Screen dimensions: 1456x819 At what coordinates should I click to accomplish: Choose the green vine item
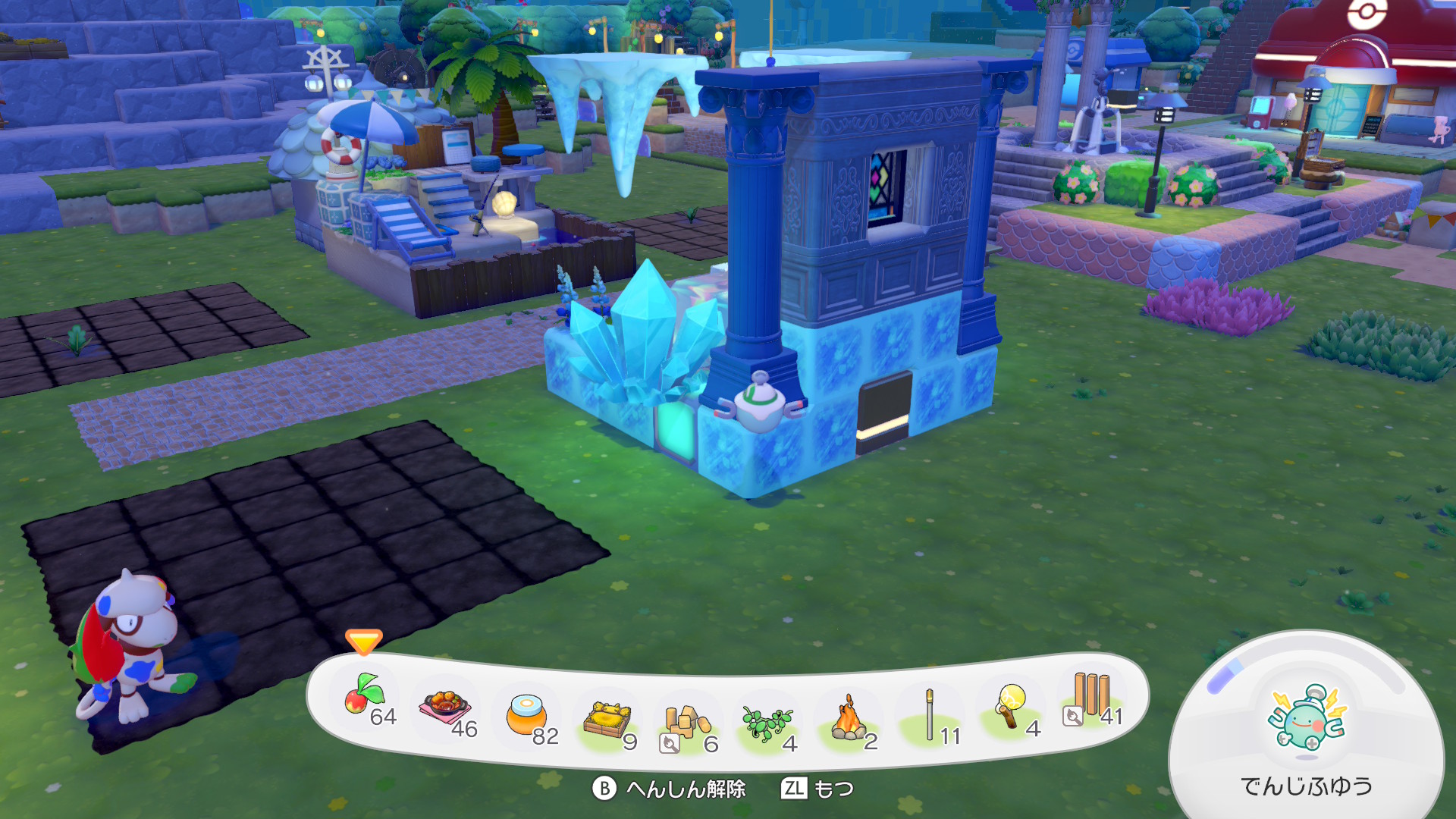point(767,723)
